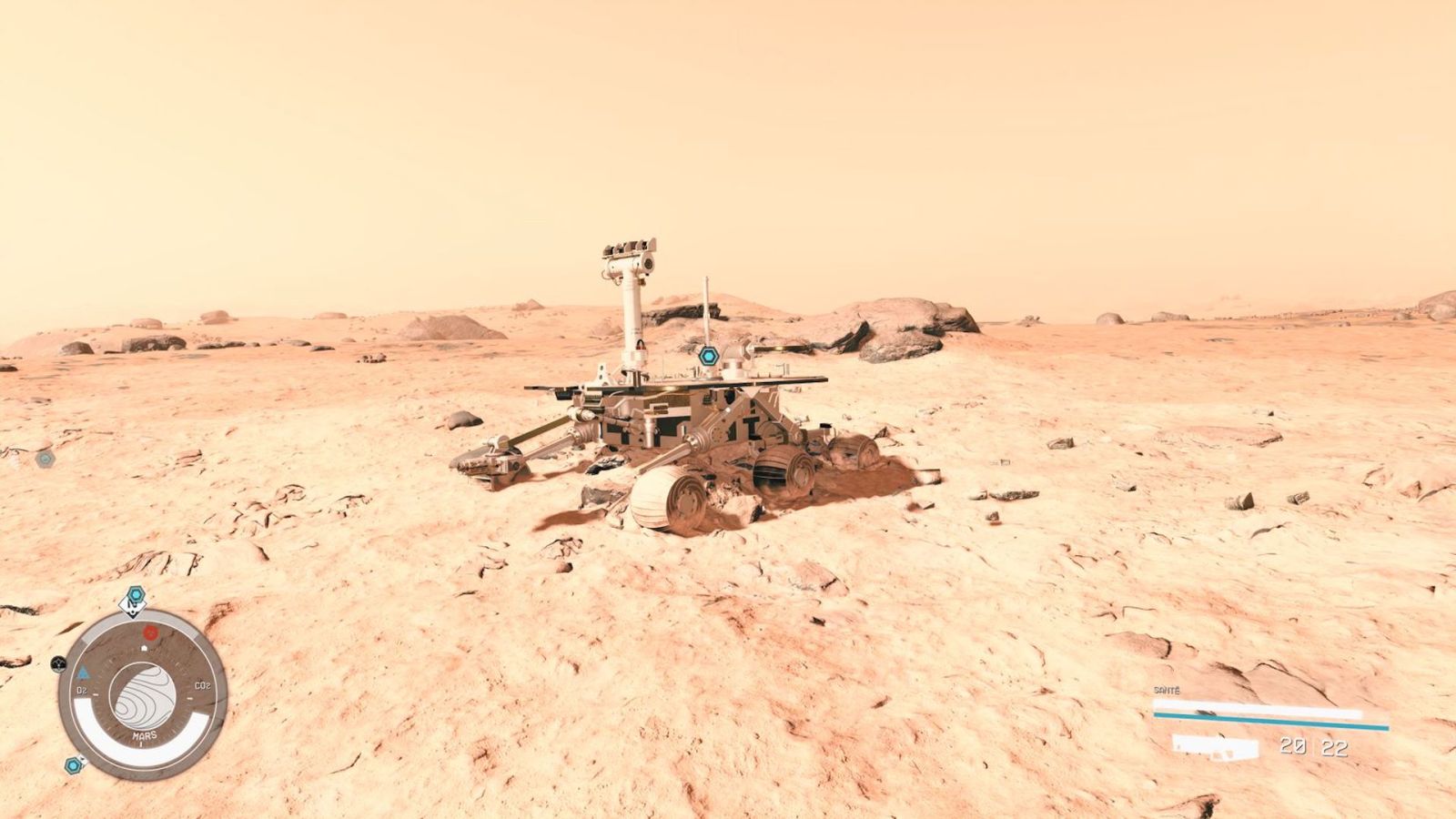Click the MARS planet name below the compass
Viewport: 1456px width, 819px height.
tap(144, 733)
